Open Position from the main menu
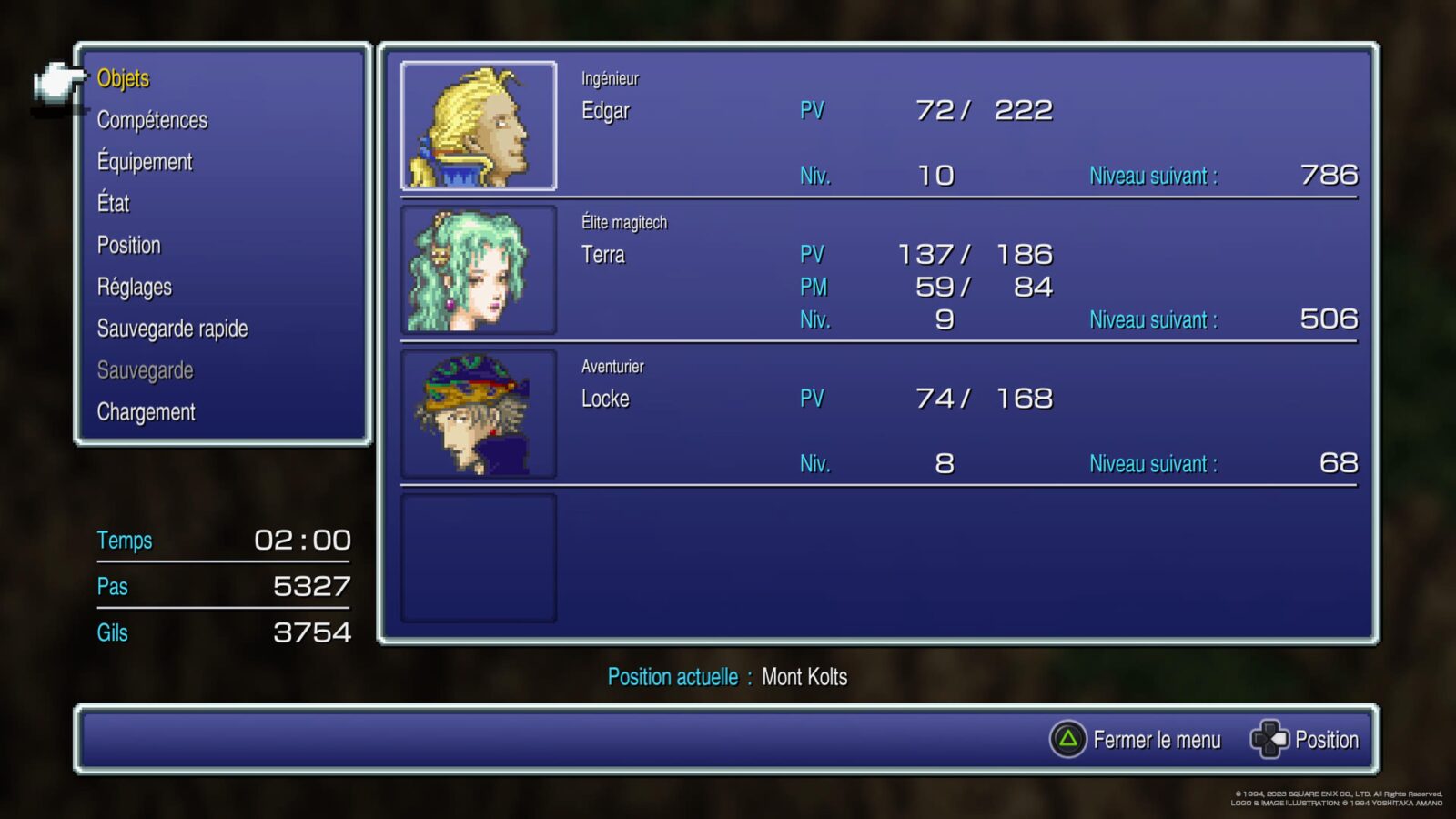This screenshot has width=1456, height=819. coord(129,245)
